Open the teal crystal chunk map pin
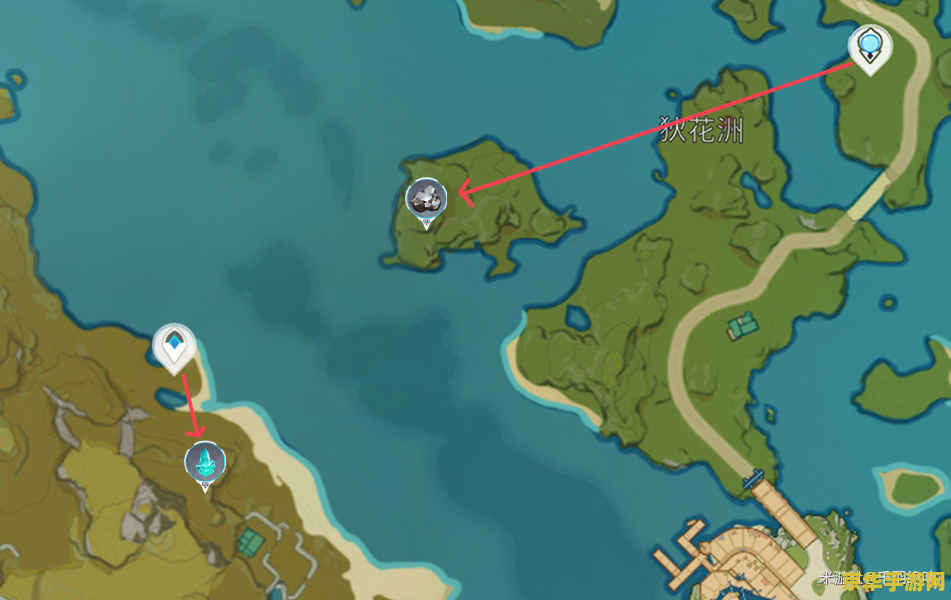This screenshot has width=951, height=600. click(x=205, y=462)
